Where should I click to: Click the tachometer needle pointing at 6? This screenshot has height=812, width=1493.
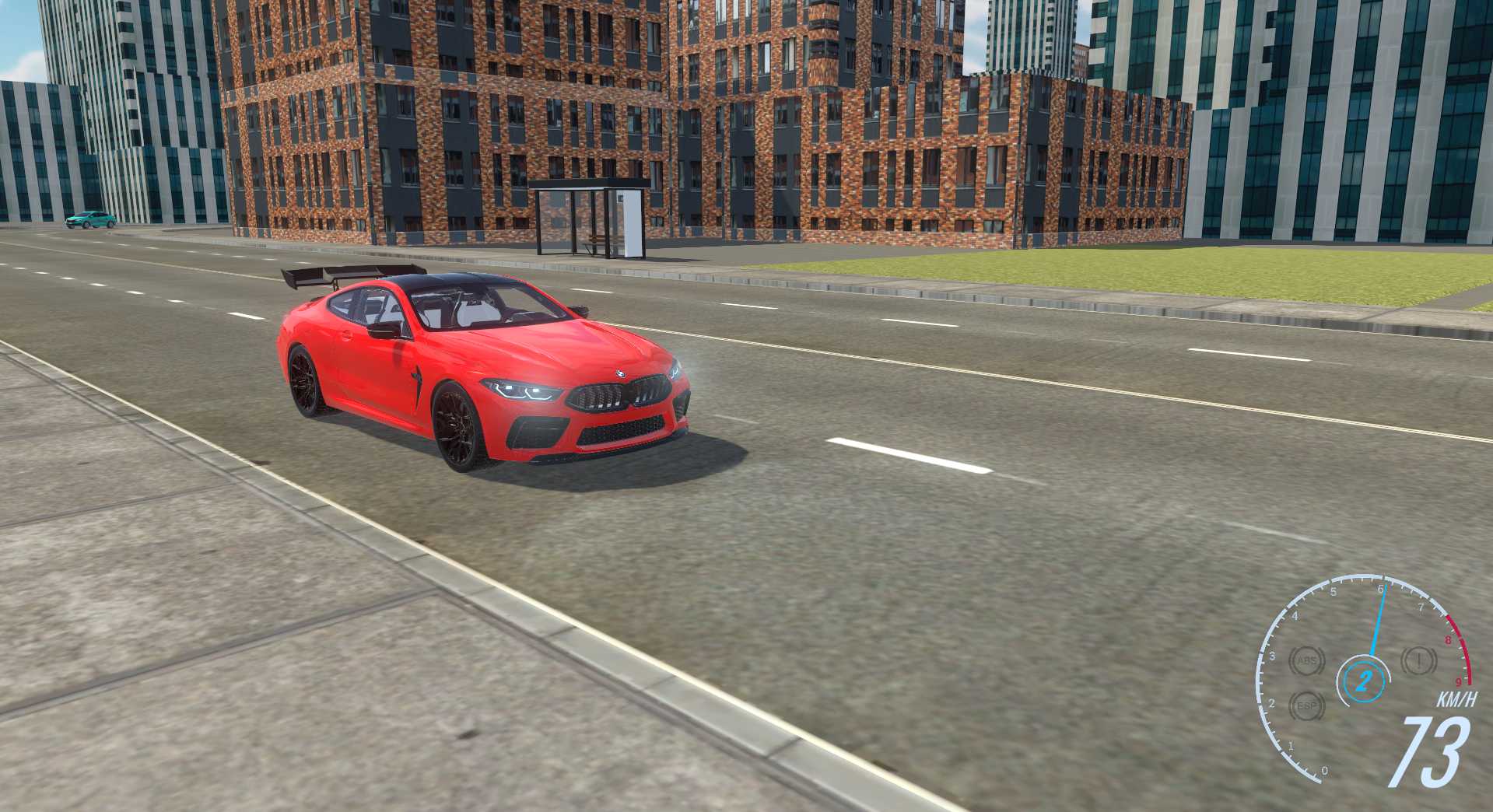pyautogui.click(x=1379, y=619)
